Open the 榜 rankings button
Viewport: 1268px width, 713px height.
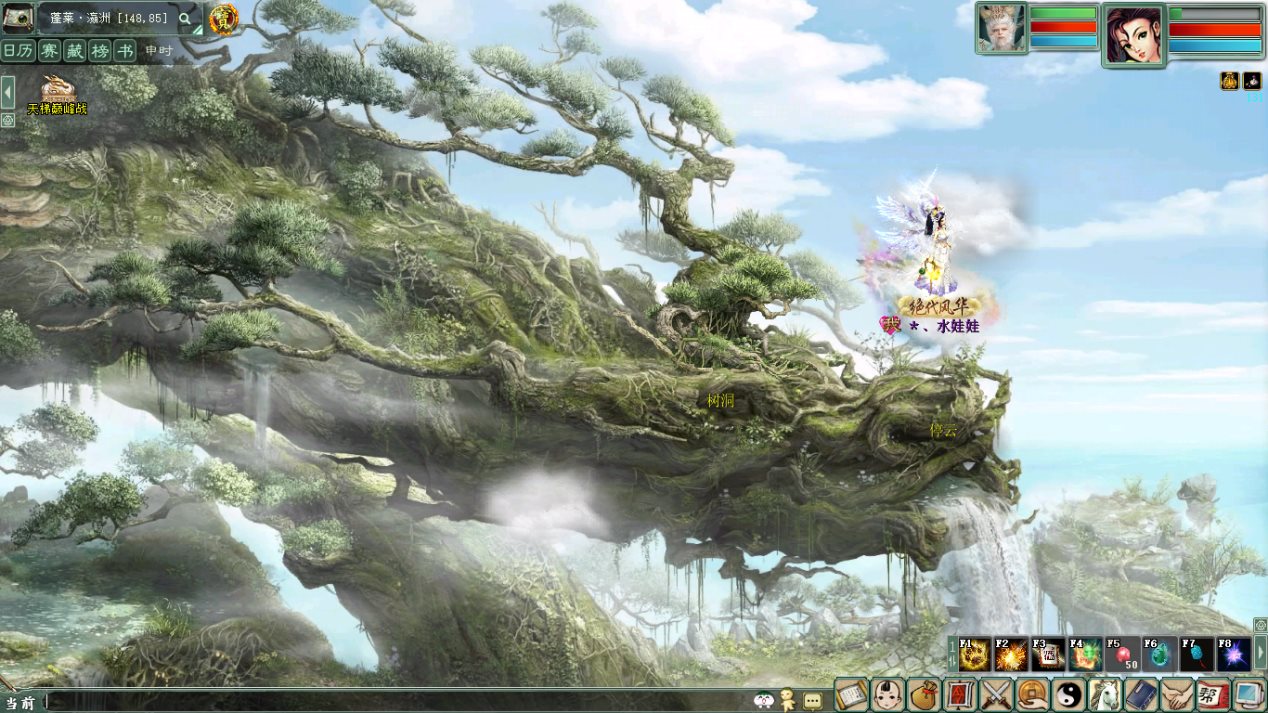(100, 51)
